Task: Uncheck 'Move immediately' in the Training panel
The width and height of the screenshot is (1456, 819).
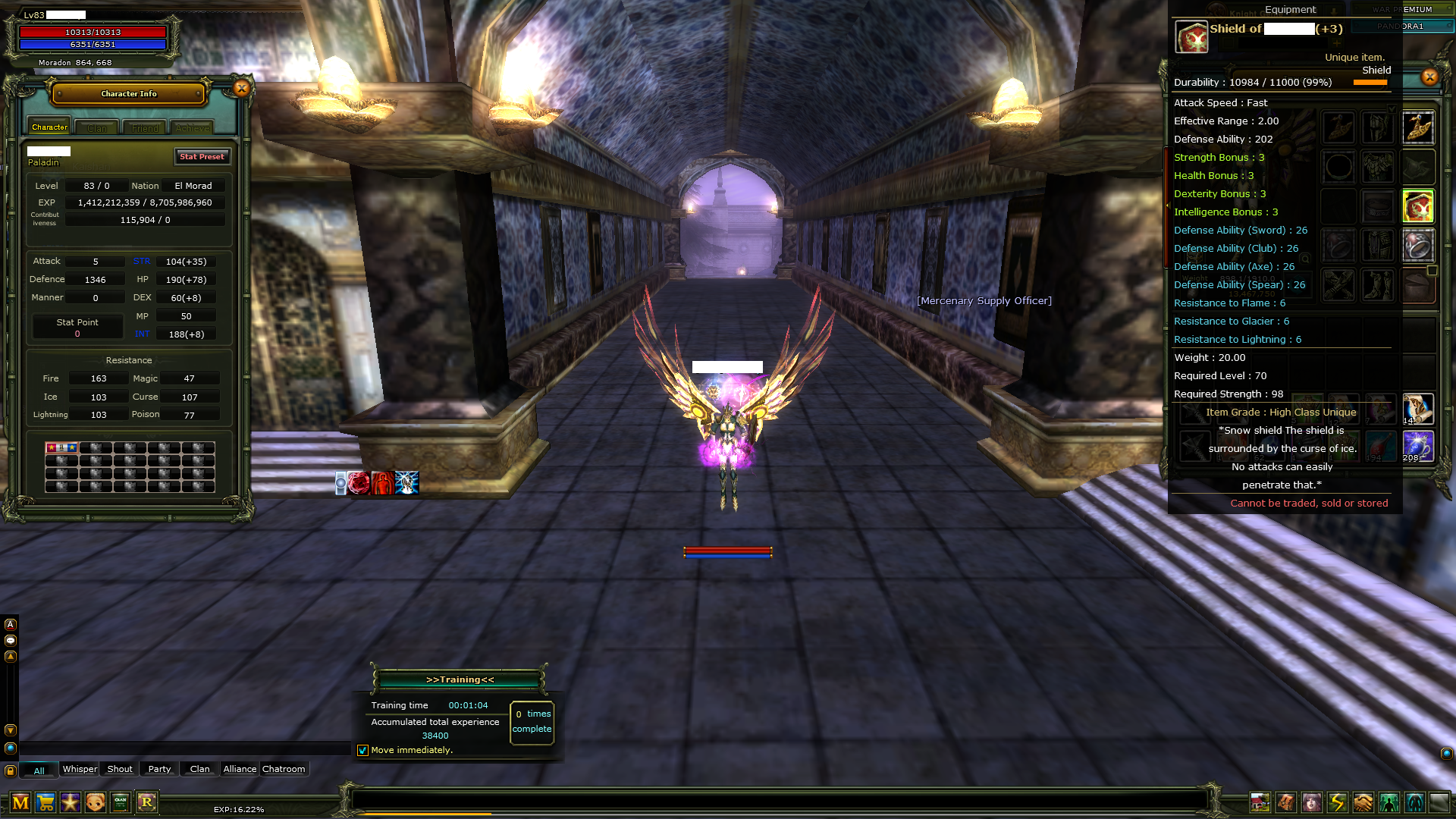Action: 362,750
